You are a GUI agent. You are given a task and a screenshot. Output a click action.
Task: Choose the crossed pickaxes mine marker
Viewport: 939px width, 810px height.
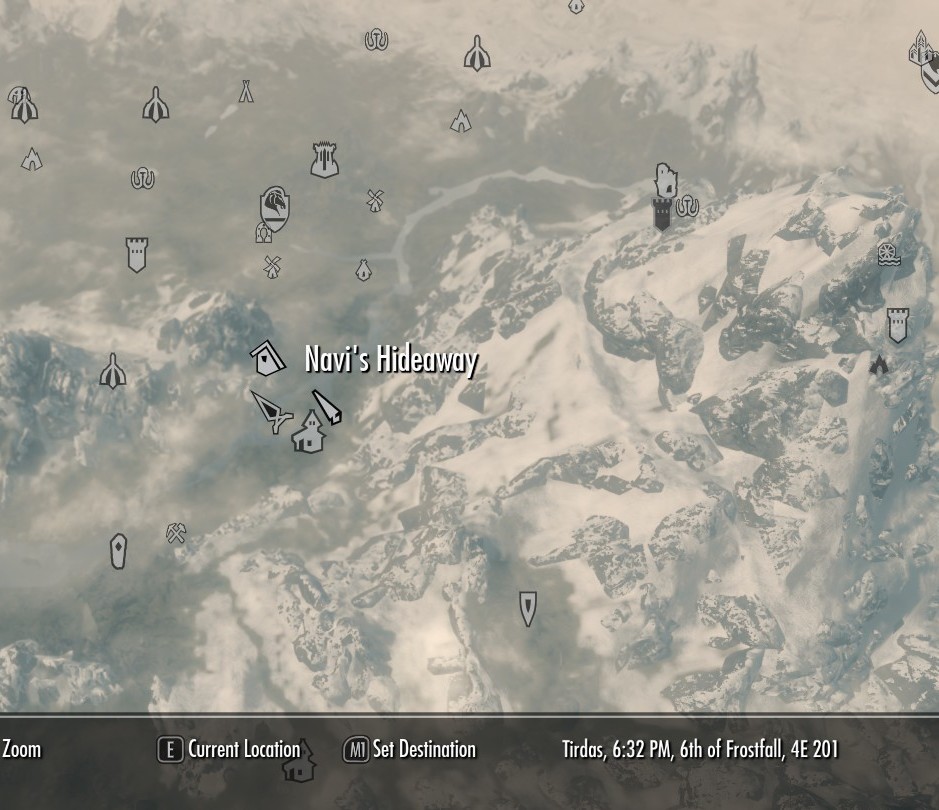pyautogui.click(x=177, y=533)
